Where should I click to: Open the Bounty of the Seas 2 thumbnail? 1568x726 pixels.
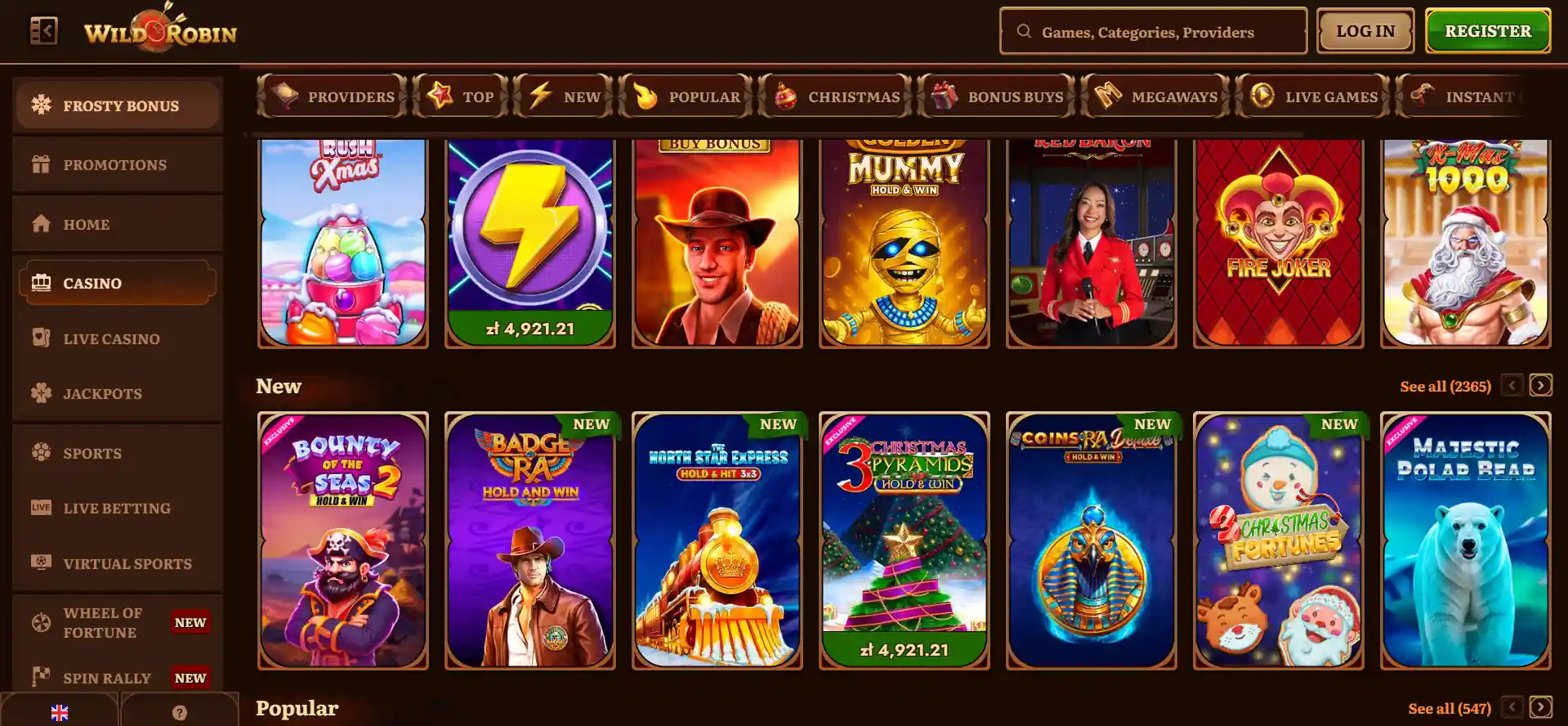(x=342, y=540)
